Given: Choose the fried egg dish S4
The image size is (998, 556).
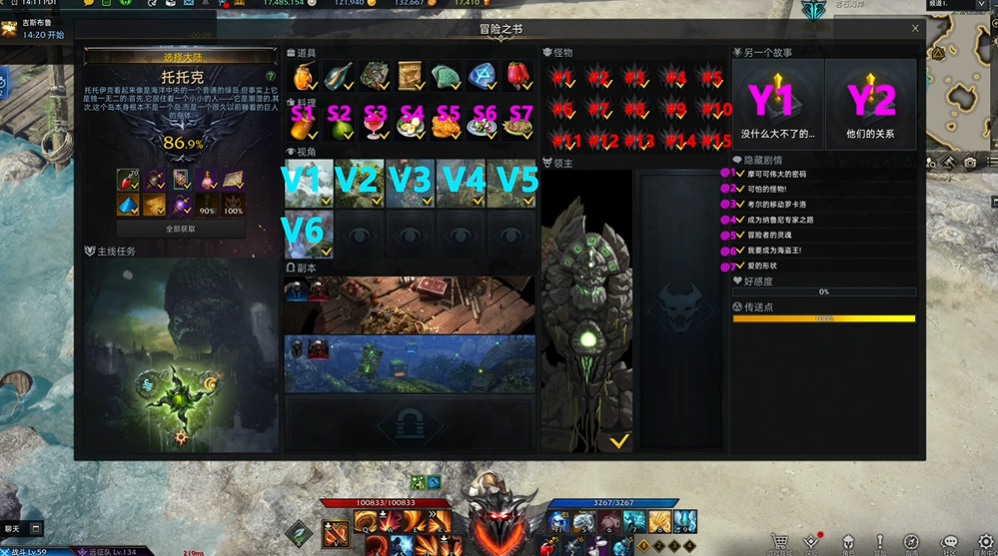Looking at the screenshot, I should coord(410,121).
